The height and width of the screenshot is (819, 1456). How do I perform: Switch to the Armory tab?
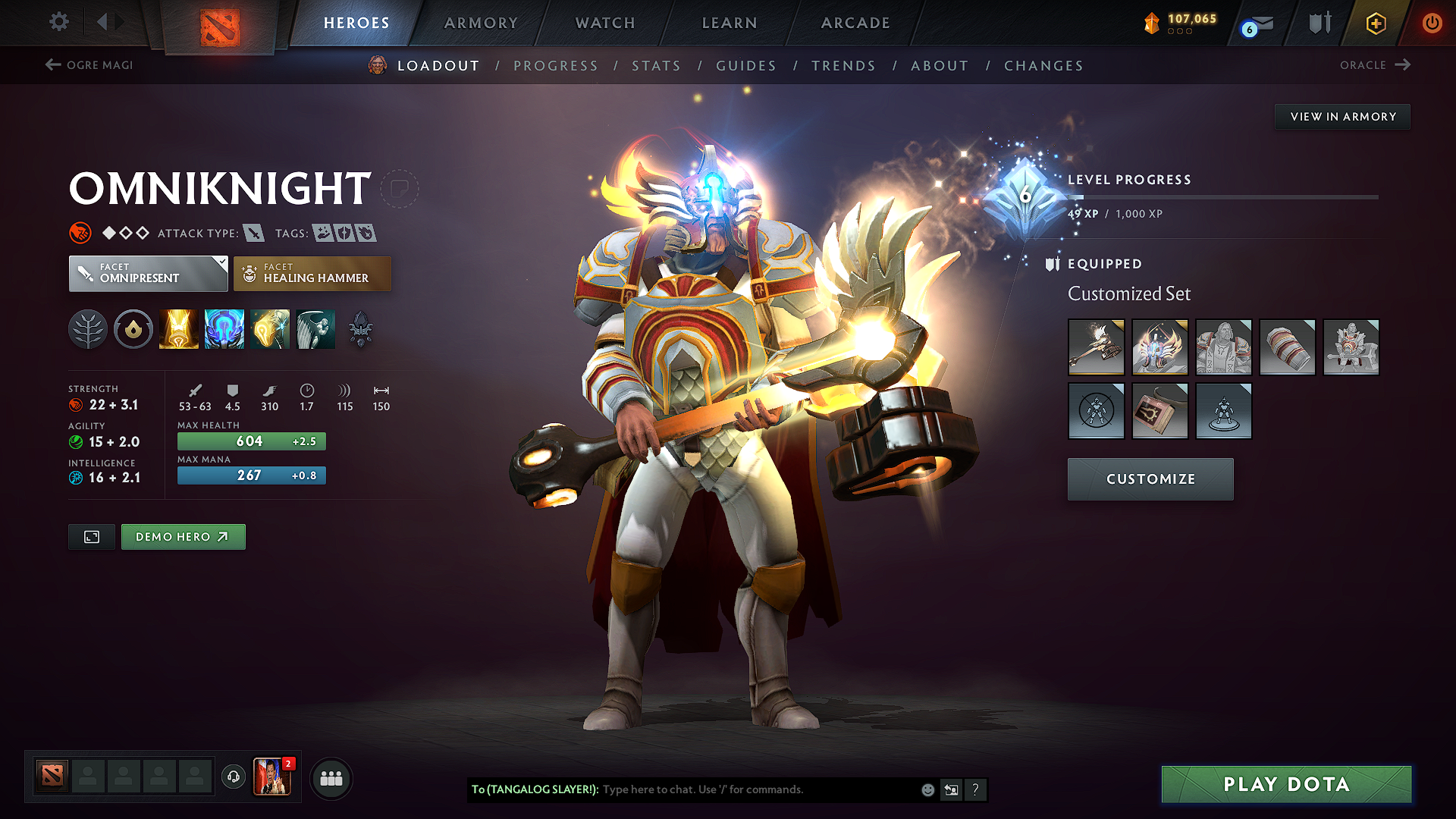(481, 23)
